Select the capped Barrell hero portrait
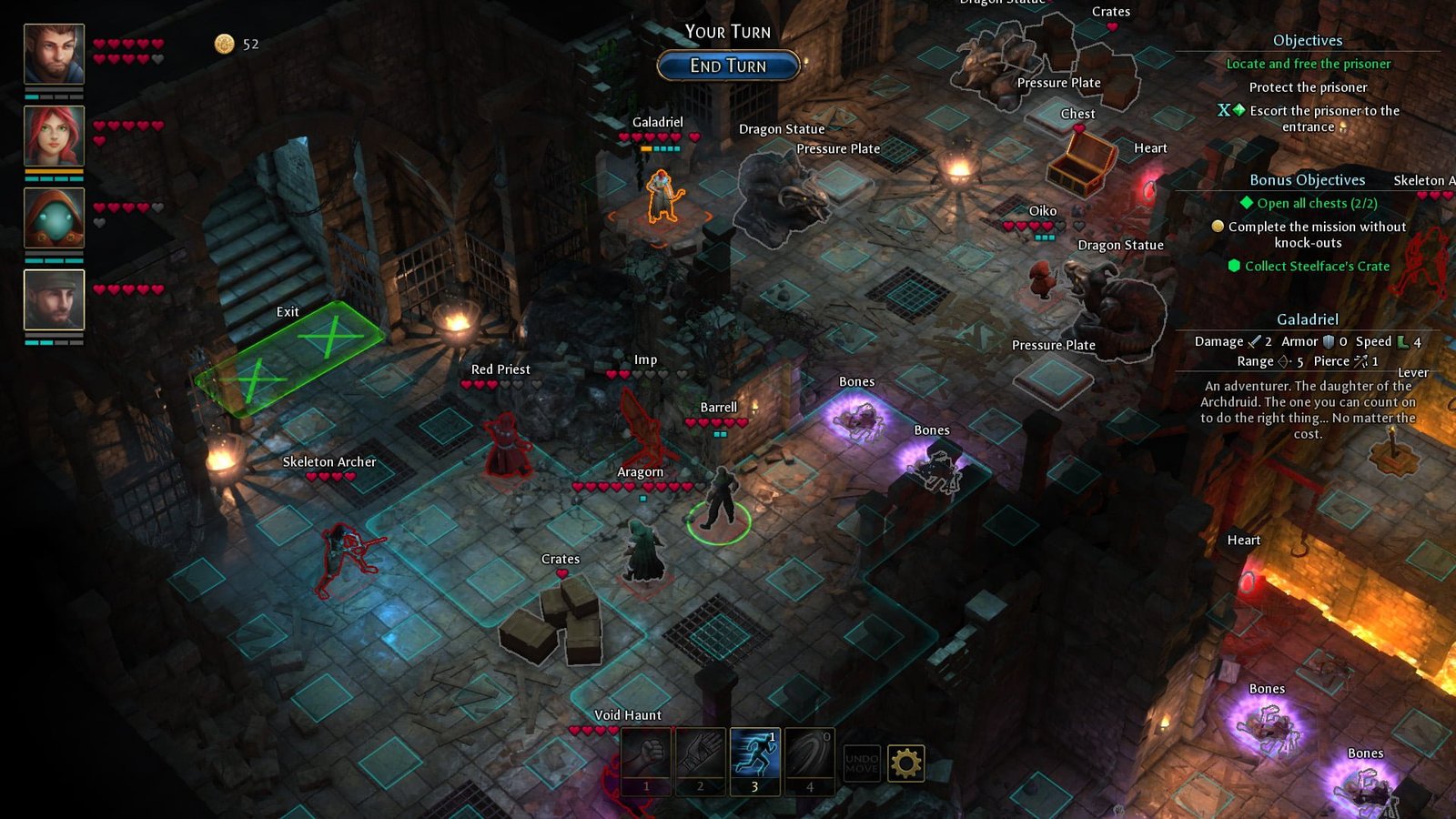Viewport: 1456px width, 819px height. (x=54, y=299)
